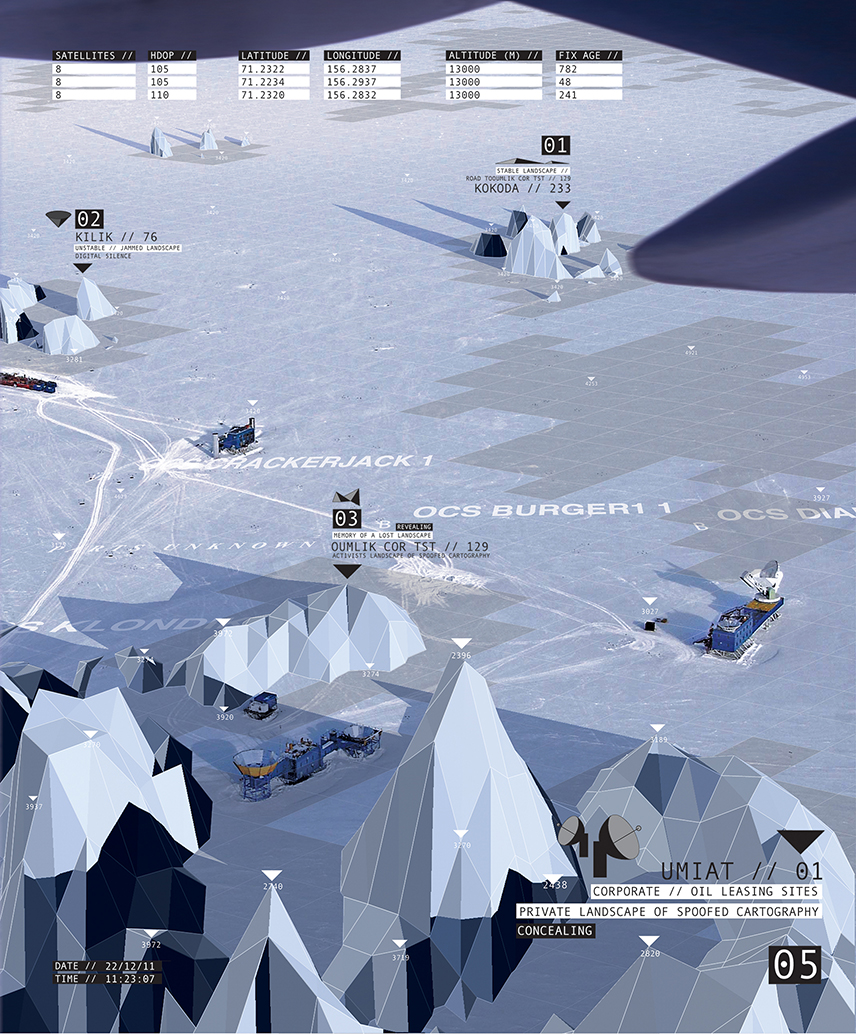Select the 03 Oumlik Cor Tst marker

coord(346,519)
